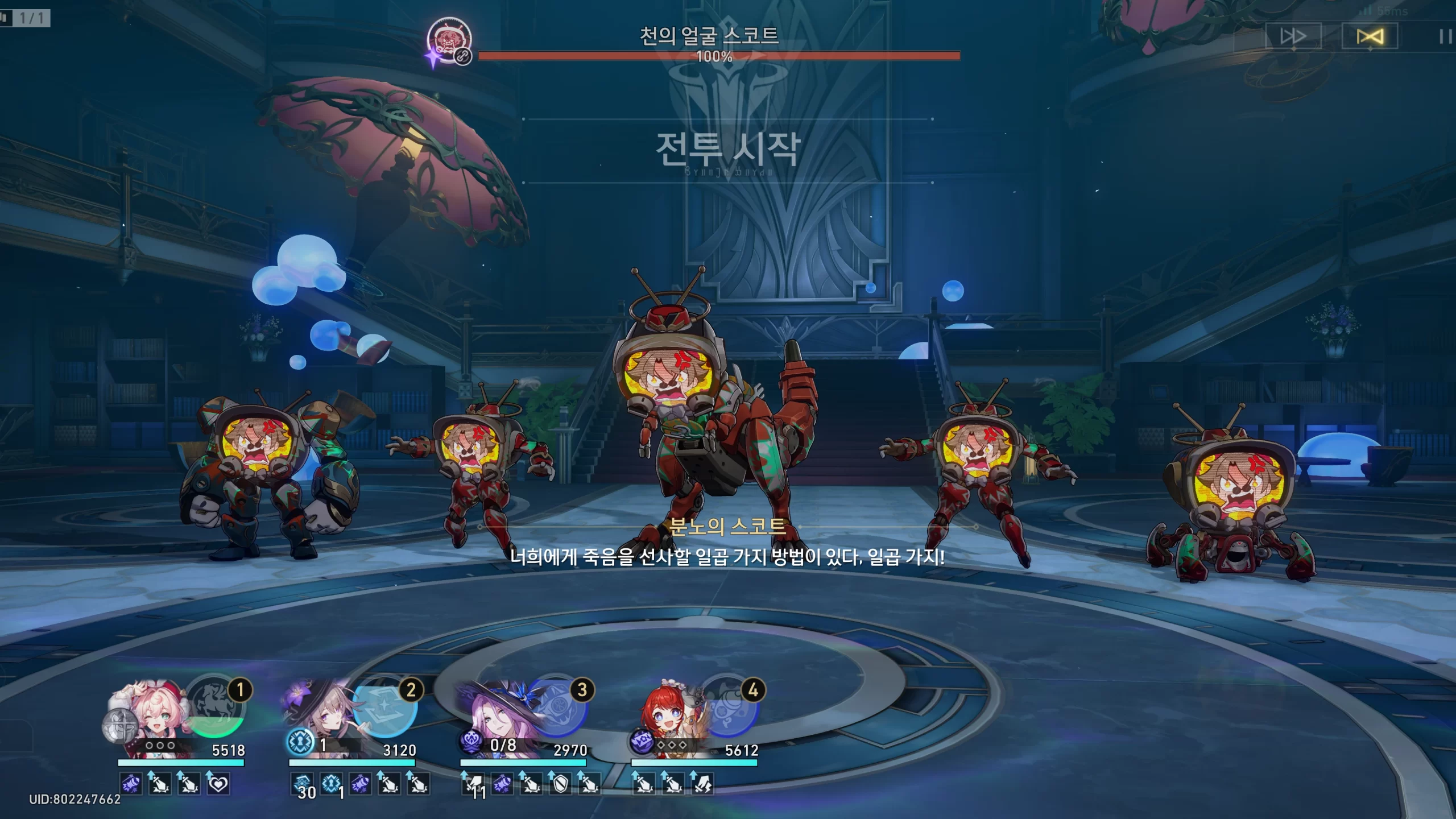The width and height of the screenshot is (1456, 819).
Task: Toggle the glowing auto-battle button
Action: pos(1370,37)
